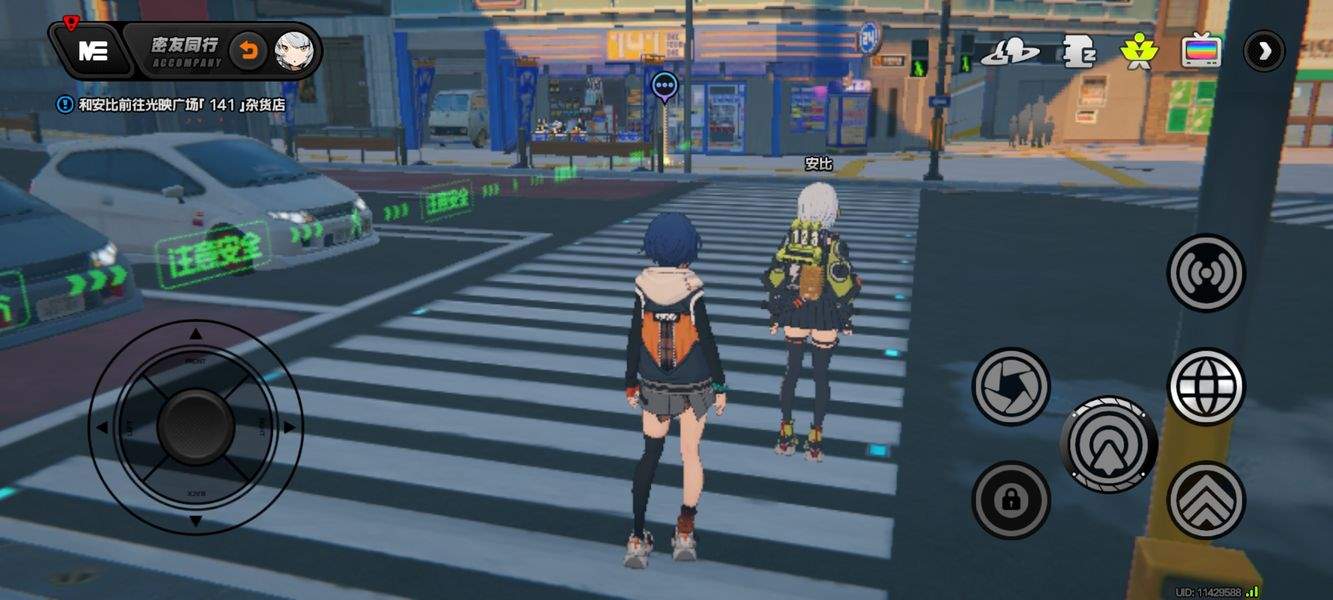Tap the globe button

[x=1206, y=386]
